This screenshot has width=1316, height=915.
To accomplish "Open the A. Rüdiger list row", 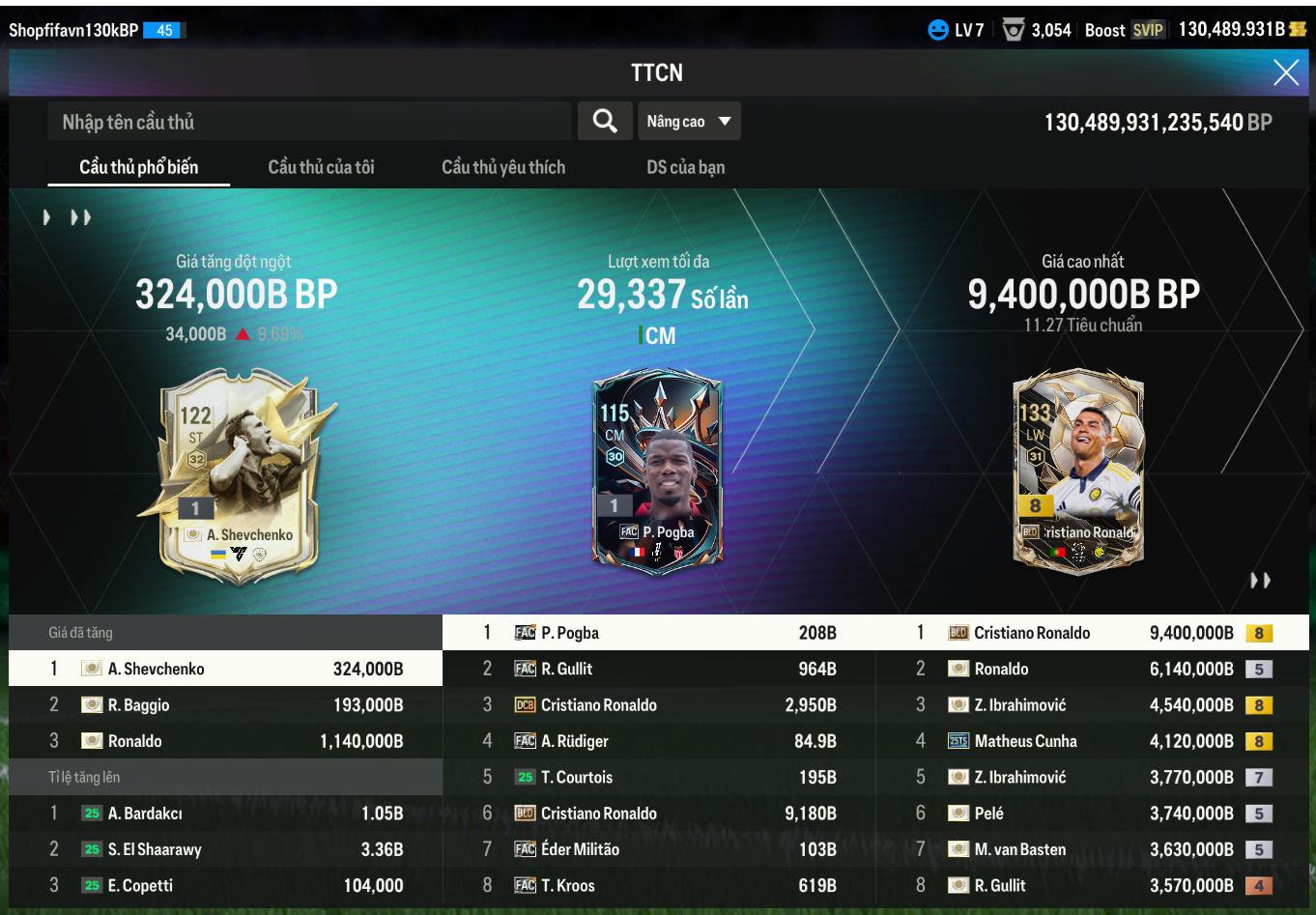I will [659, 741].
